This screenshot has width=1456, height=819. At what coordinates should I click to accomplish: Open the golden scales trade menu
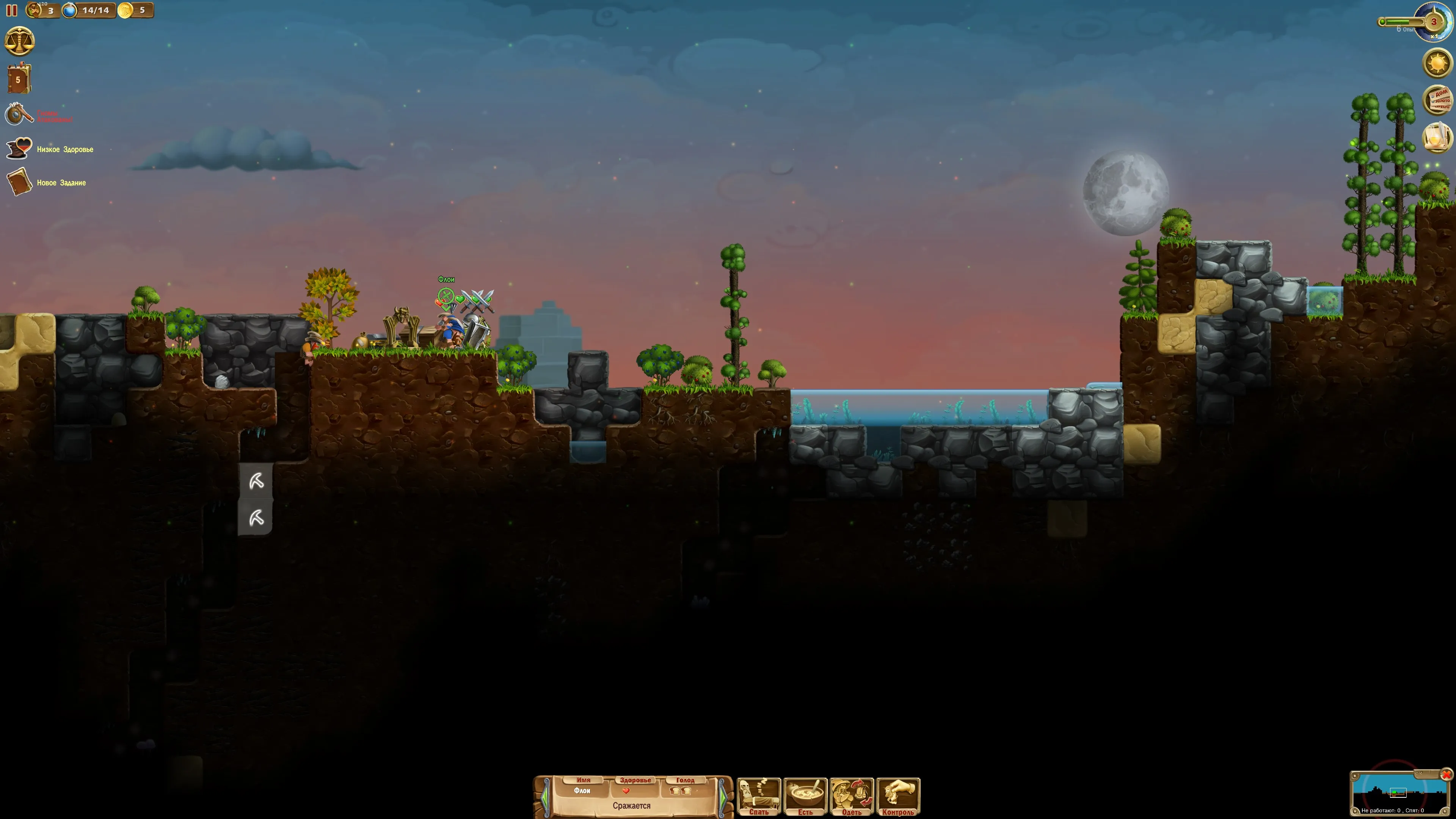(x=19, y=41)
